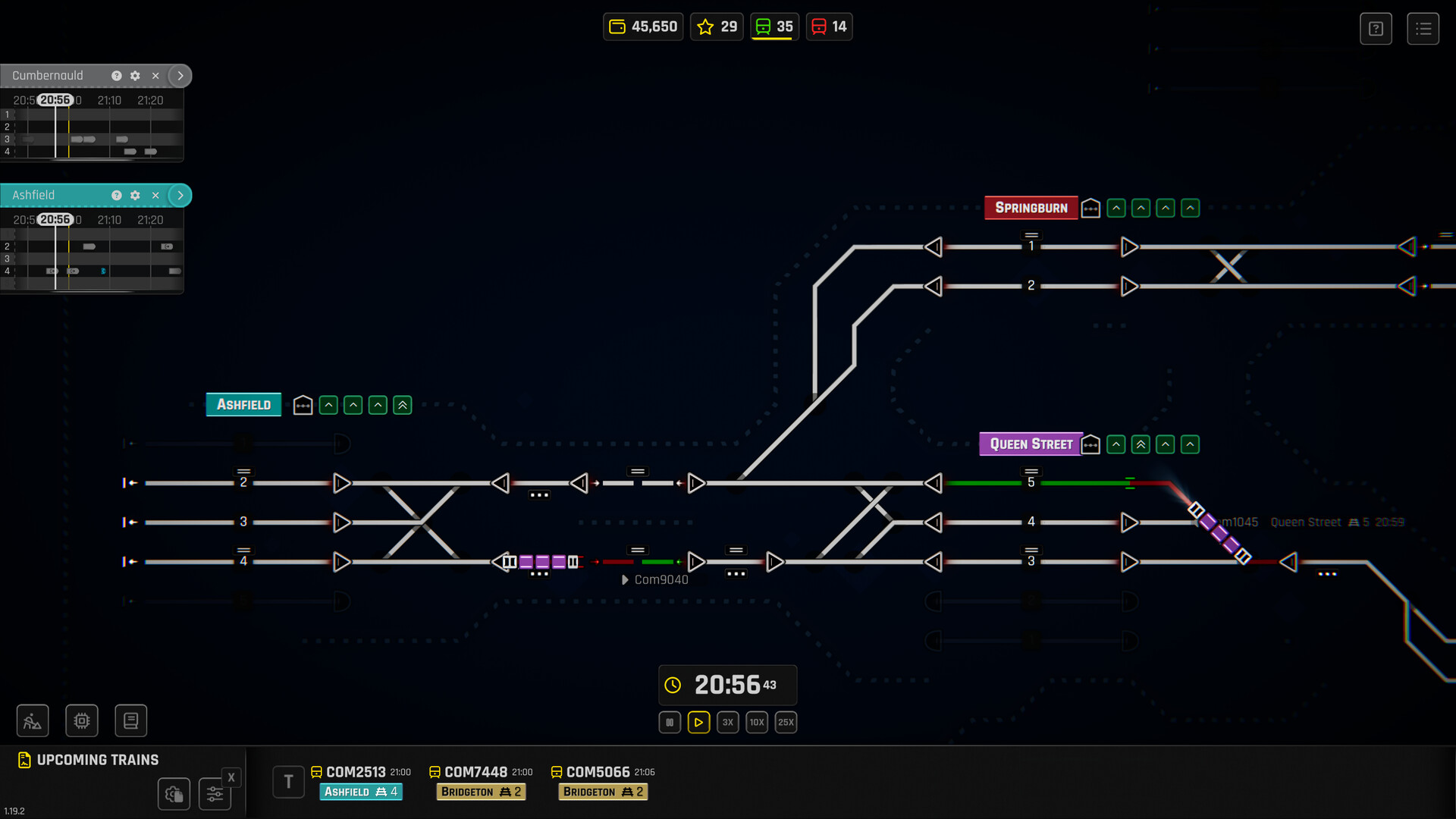Expand the Cumbernauld timetable panel
The width and height of the screenshot is (1456, 819).
[x=180, y=76]
